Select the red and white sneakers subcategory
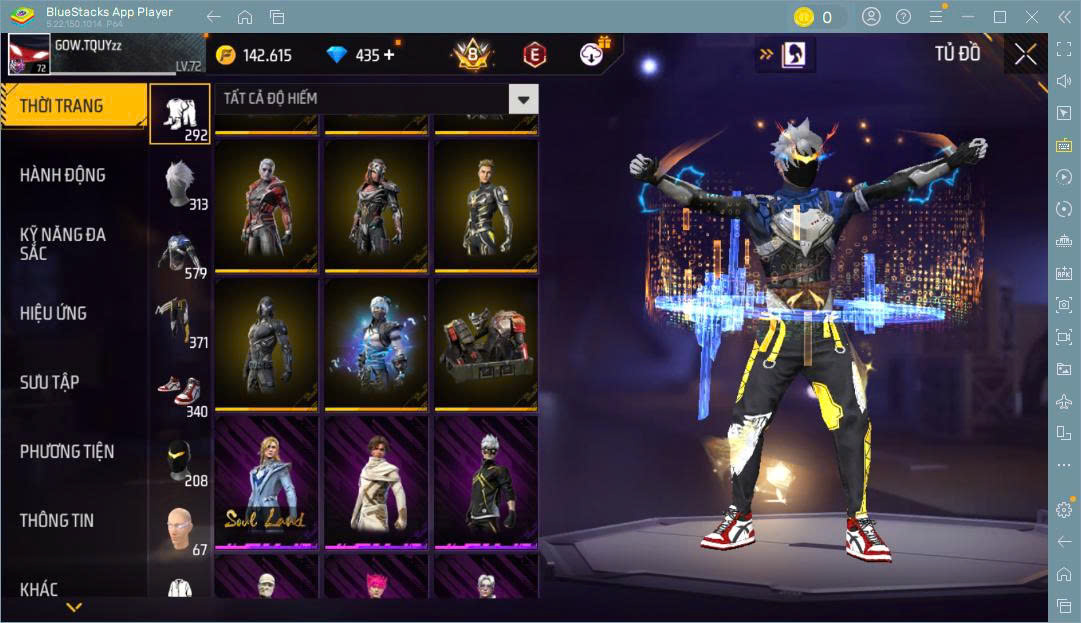1081x623 pixels. coord(181,393)
